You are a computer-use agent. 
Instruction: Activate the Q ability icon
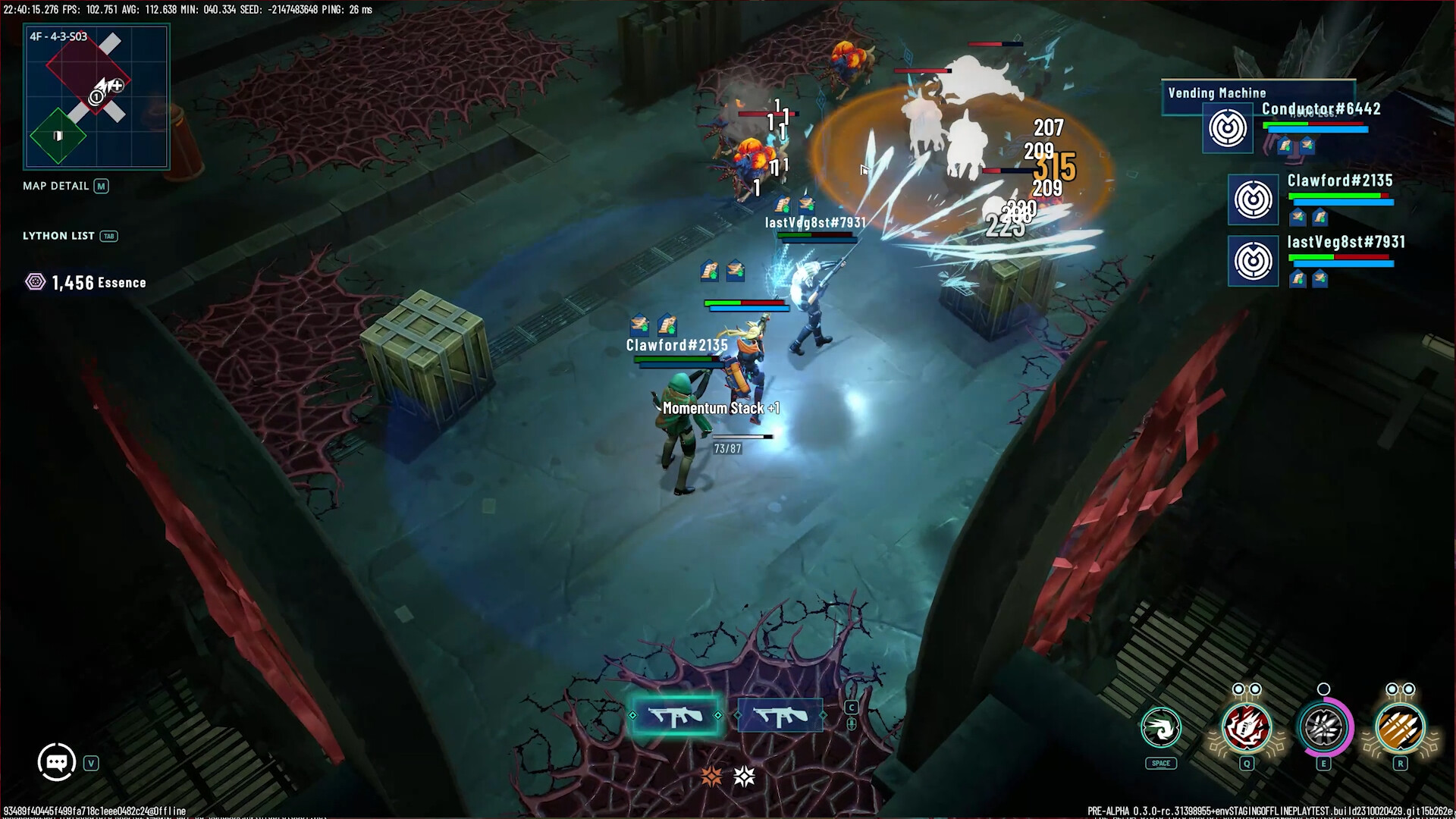tap(1244, 728)
